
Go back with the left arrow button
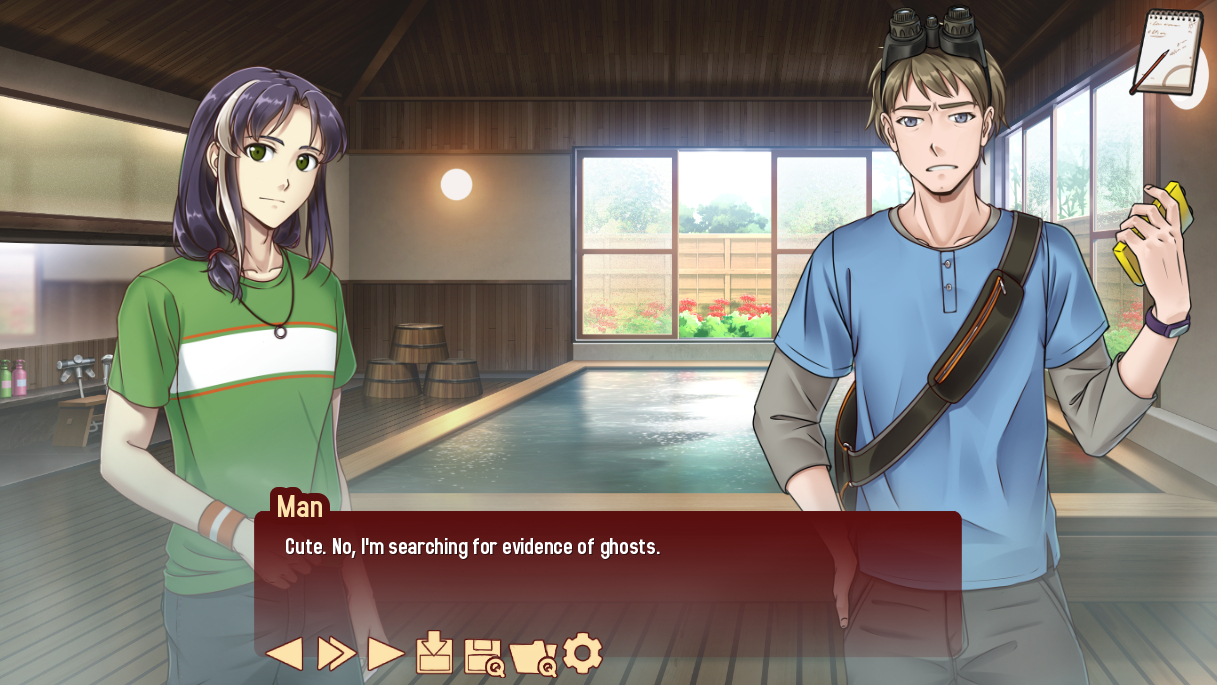284,654
